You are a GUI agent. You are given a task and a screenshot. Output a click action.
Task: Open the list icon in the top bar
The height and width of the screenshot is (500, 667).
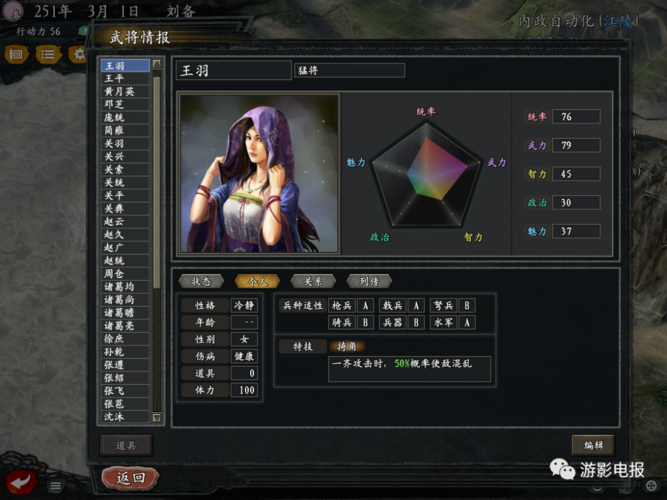[47, 54]
